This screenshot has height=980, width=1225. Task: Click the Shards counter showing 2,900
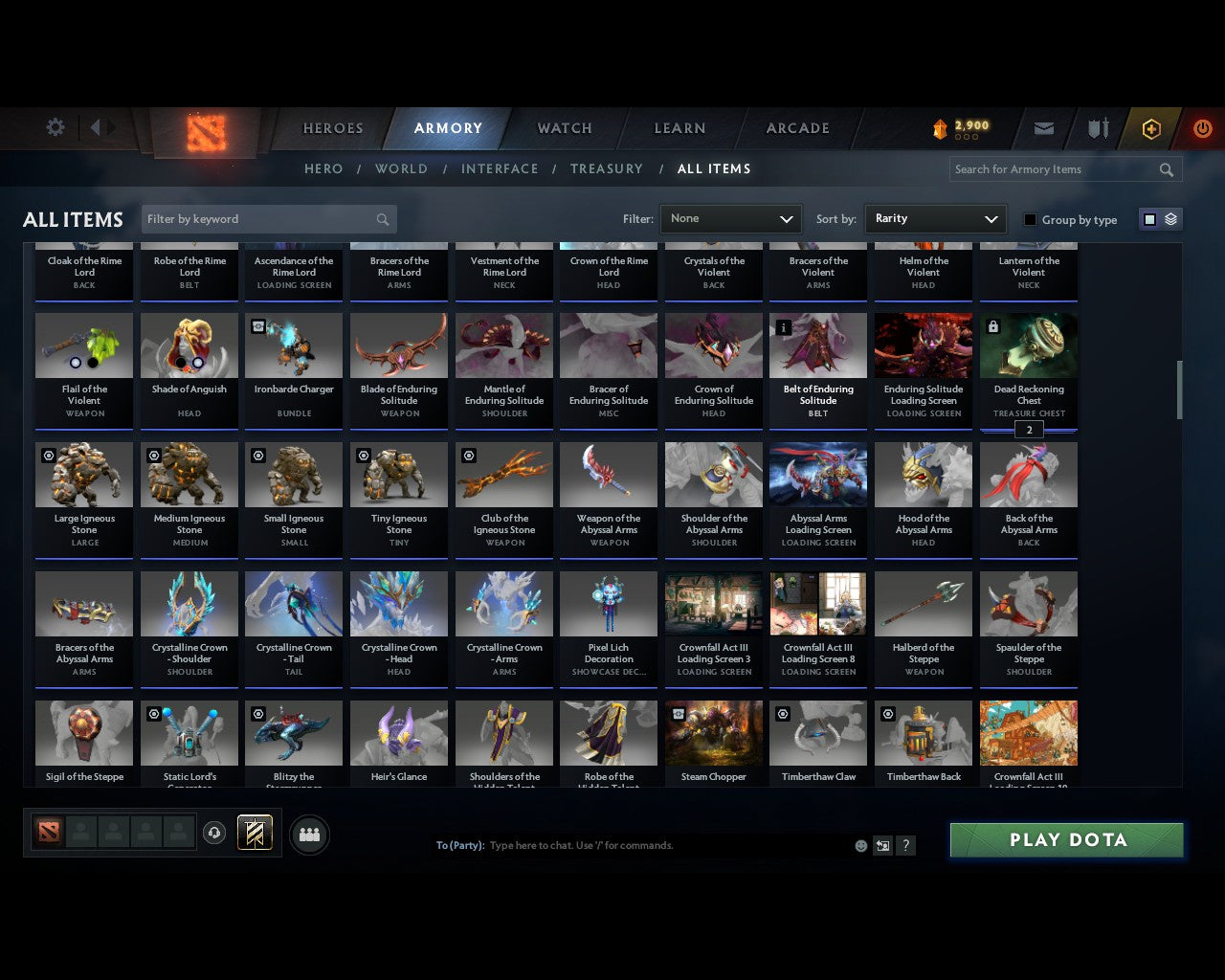[x=962, y=125]
